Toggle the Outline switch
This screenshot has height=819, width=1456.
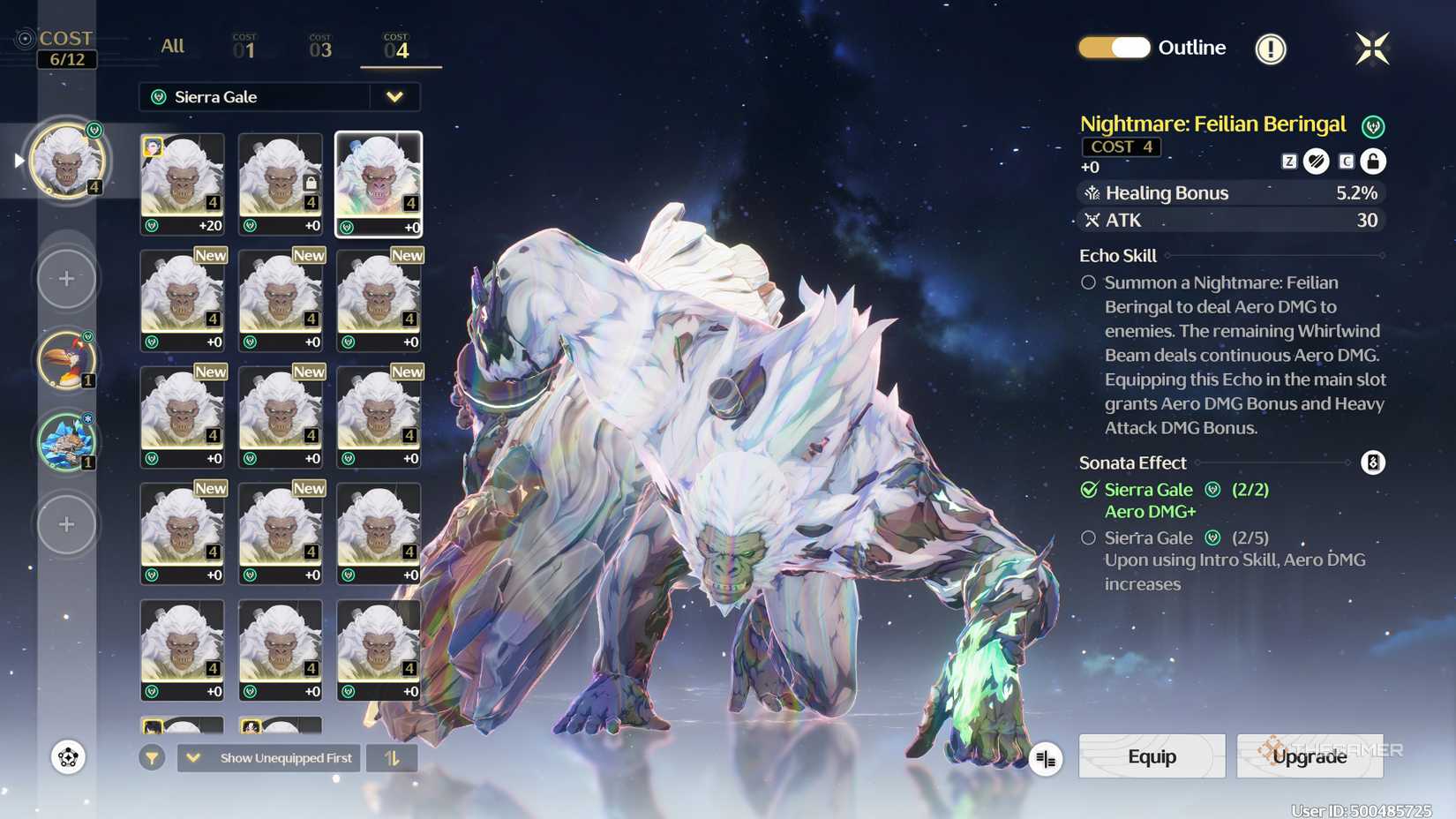point(1115,48)
